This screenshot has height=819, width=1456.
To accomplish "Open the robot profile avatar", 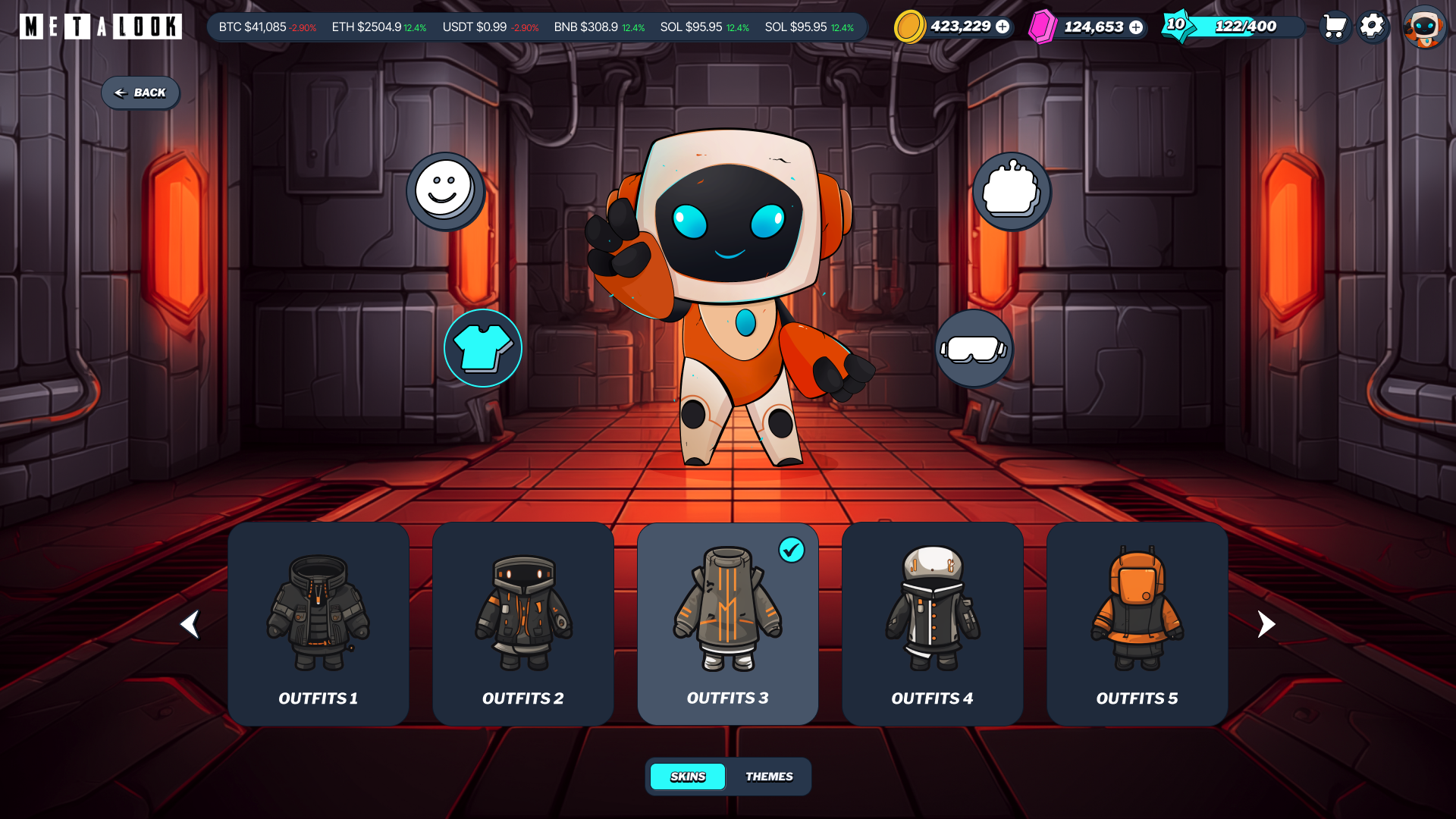I will point(1424,27).
